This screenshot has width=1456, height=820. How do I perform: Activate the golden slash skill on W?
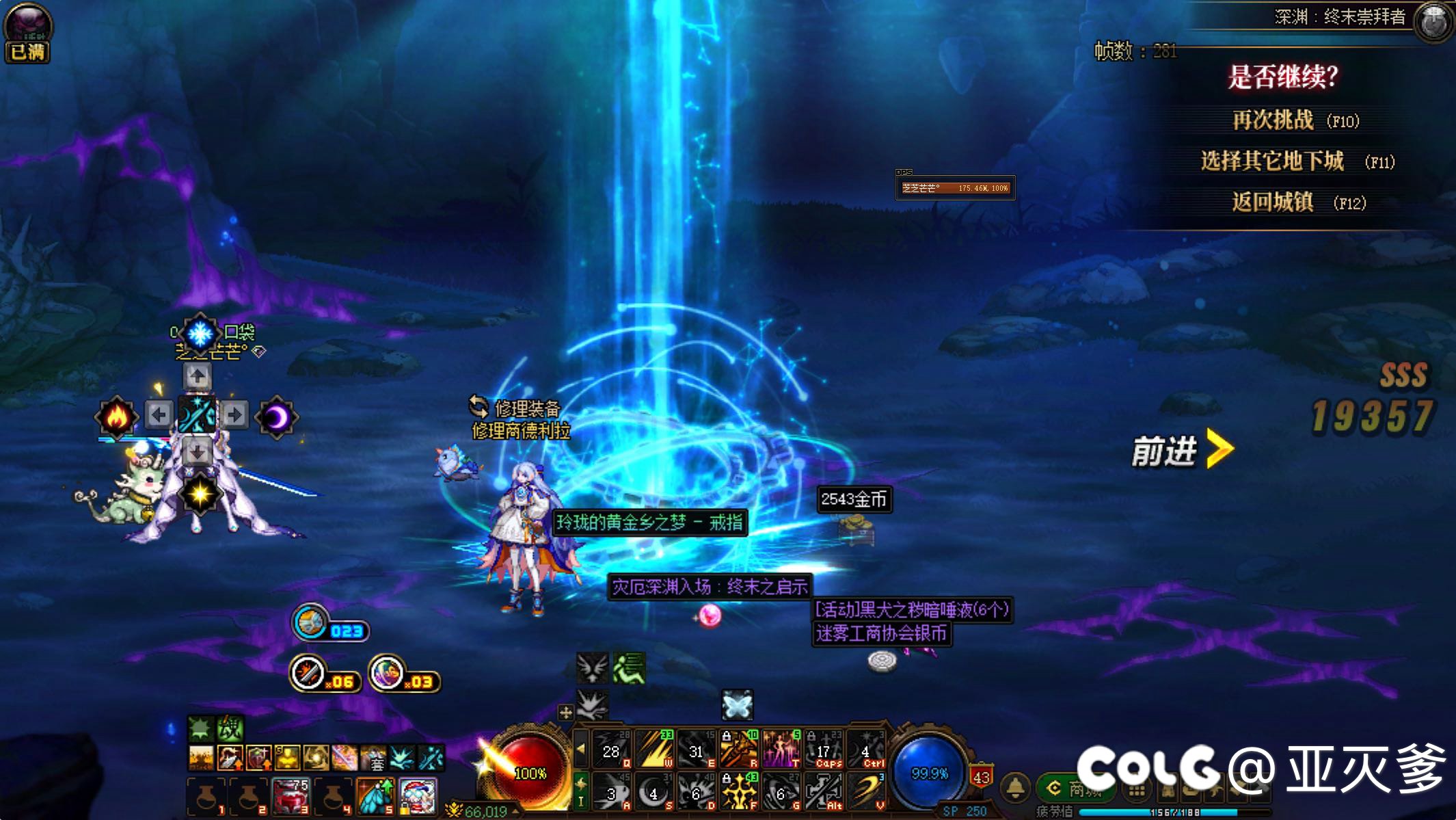pos(654,749)
